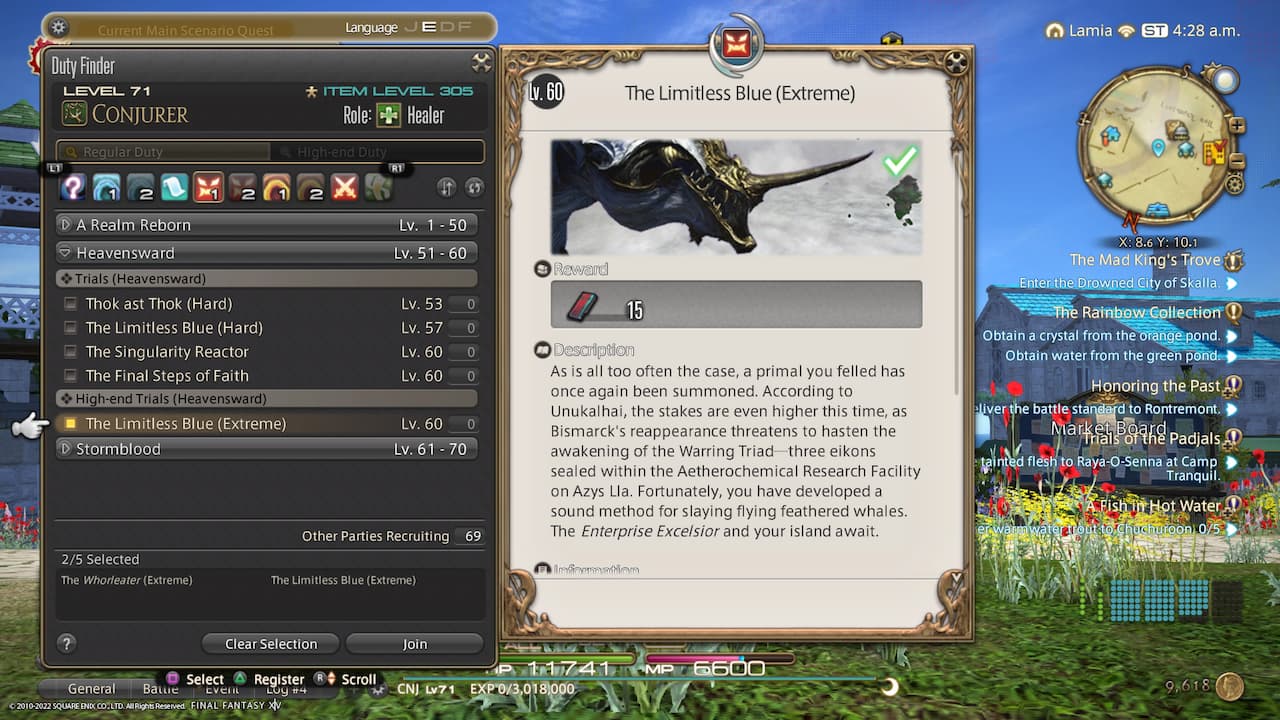Open the Battle chat log tab
The image size is (1280, 720).
click(161, 689)
